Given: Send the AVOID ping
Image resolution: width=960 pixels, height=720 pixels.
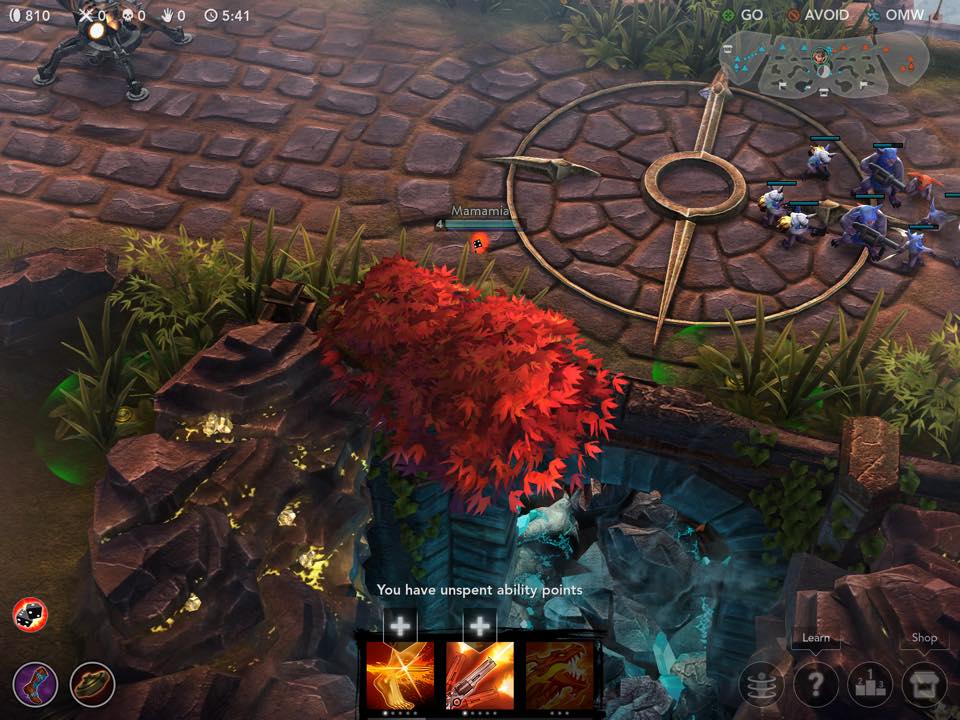Looking at the screenshot, I should 818,15.
